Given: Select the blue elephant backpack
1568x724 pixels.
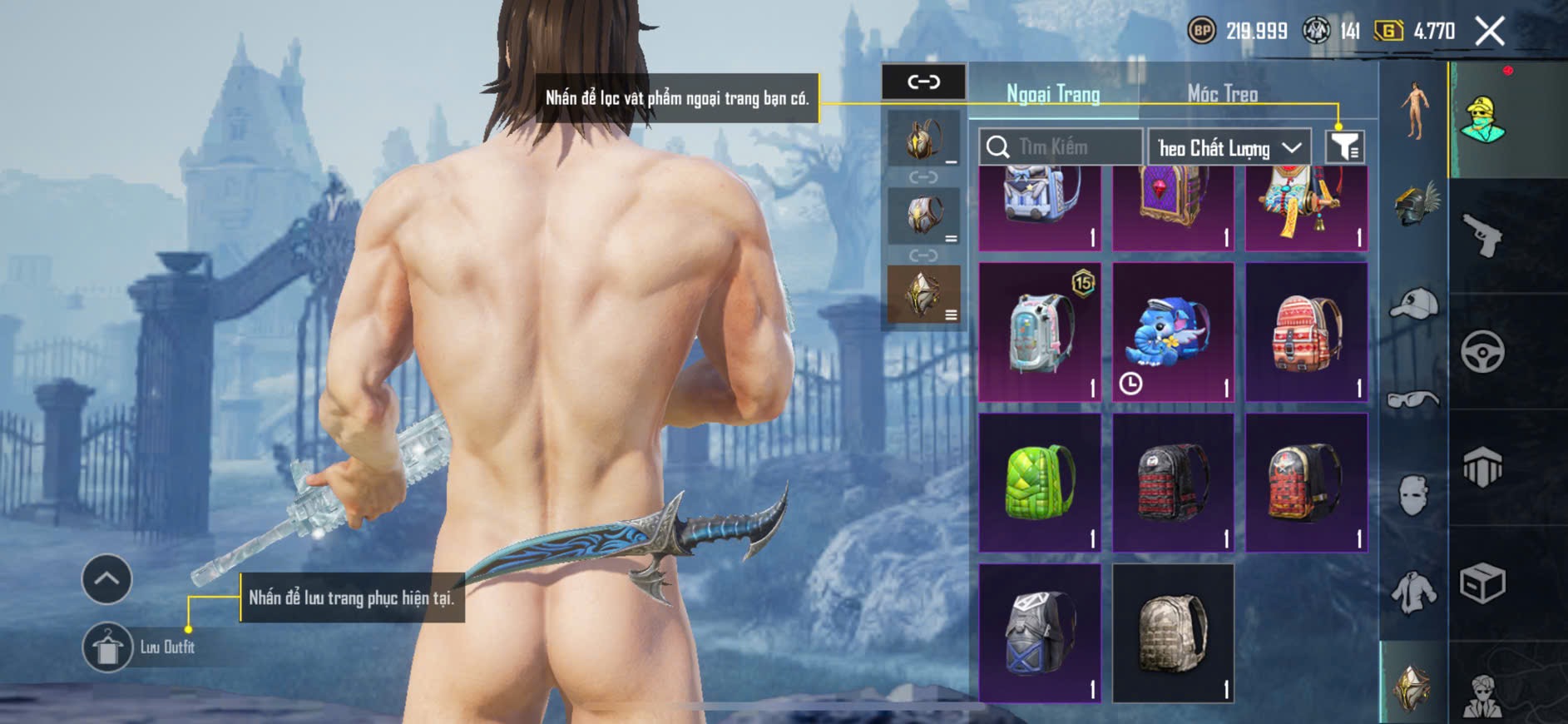Looking at the screenshot, I should [1172, 332].
